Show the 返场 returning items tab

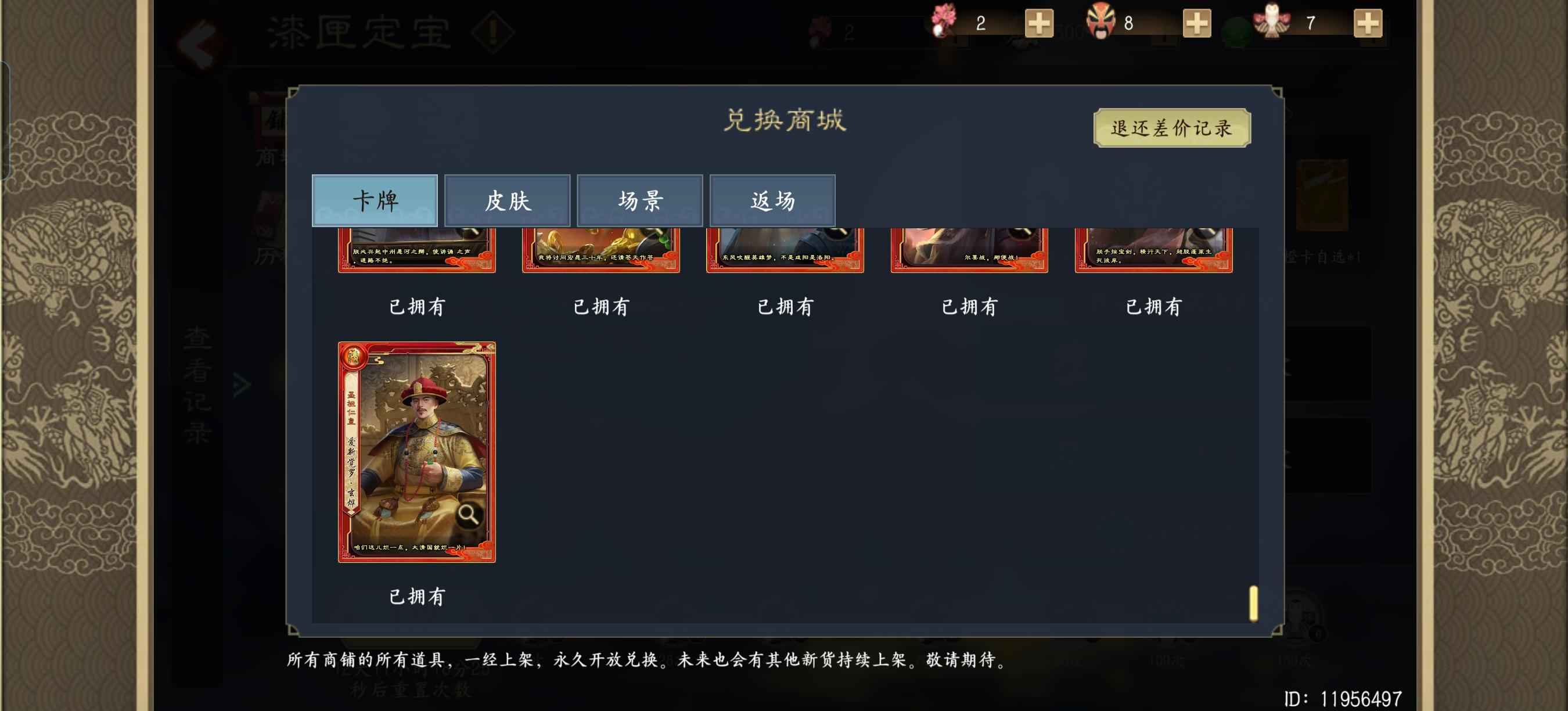point(772,200)
